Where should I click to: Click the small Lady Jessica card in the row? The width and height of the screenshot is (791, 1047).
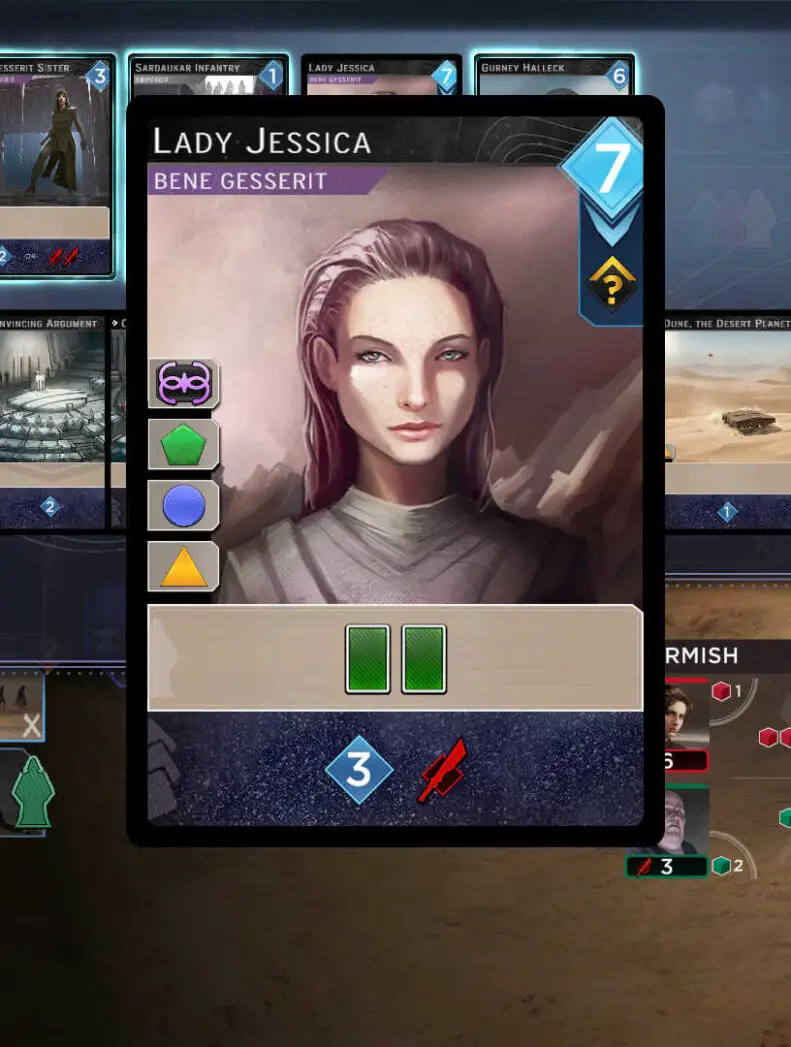point(381,74)
